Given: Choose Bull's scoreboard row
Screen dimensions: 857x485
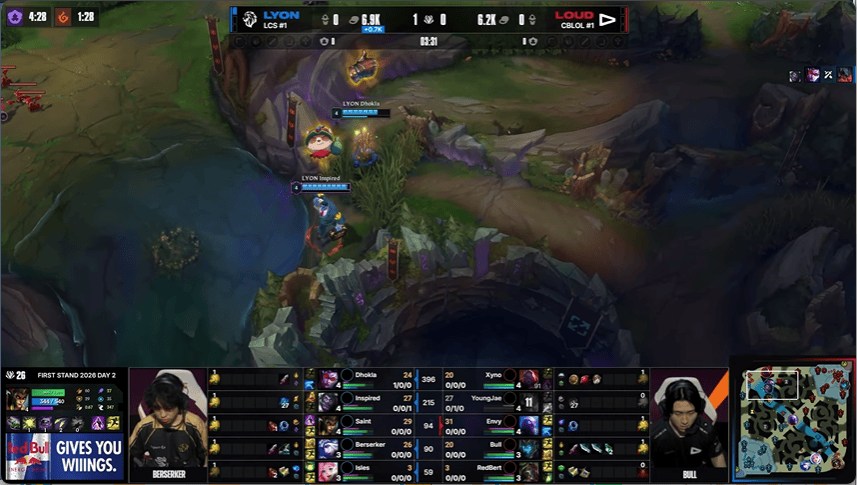Looking at the screenshot, I should [x=490, y=447].
